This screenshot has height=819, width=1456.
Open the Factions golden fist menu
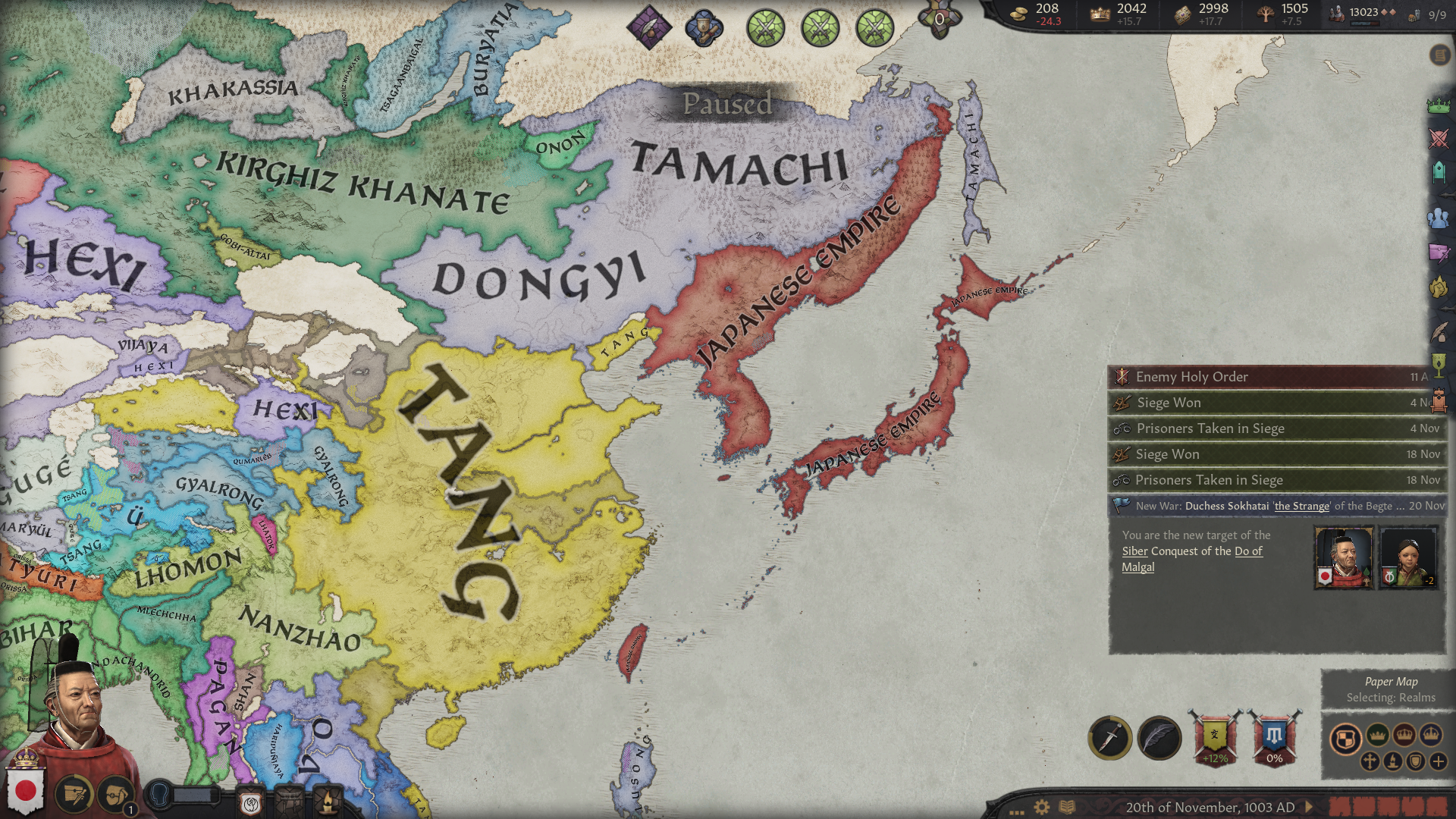pyautogui.click(x=1439, y=287)
